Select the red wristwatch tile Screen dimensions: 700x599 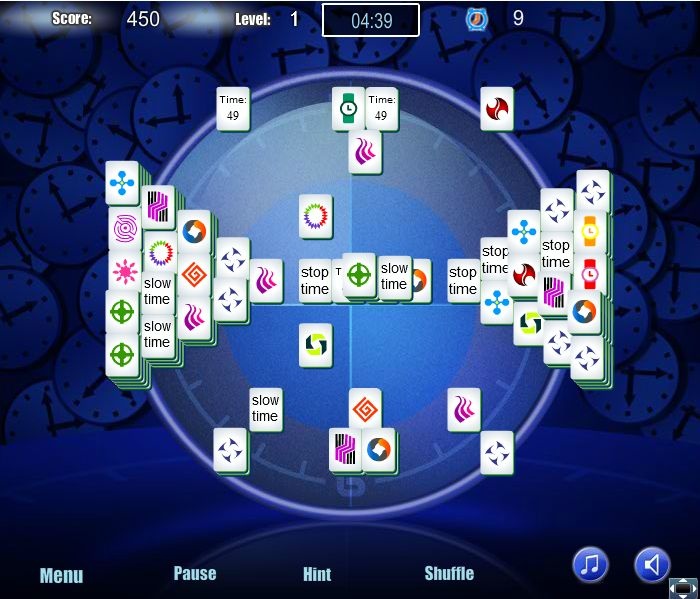pos(590,272)
